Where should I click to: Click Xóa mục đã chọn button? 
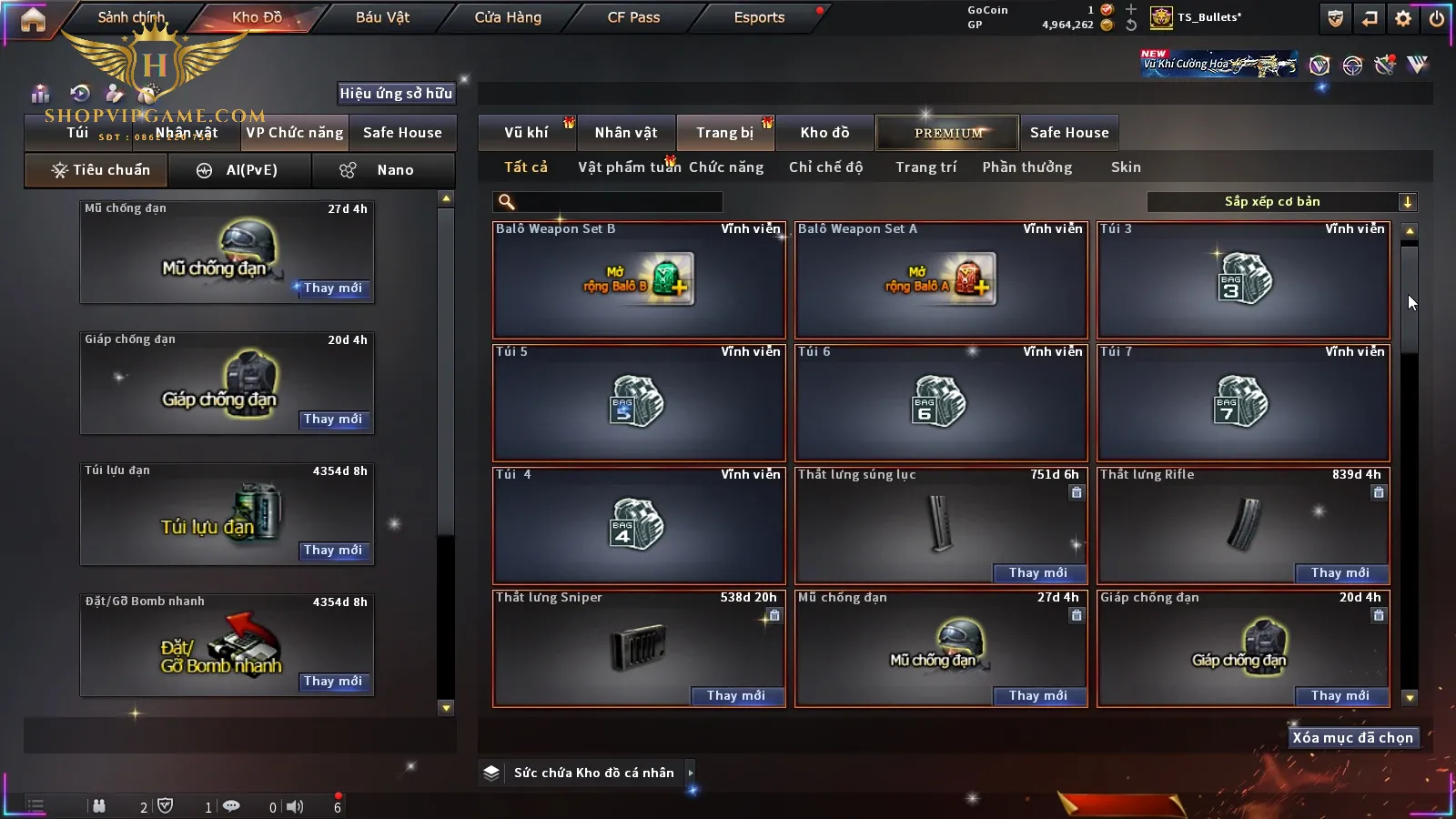pos(1352,738)
